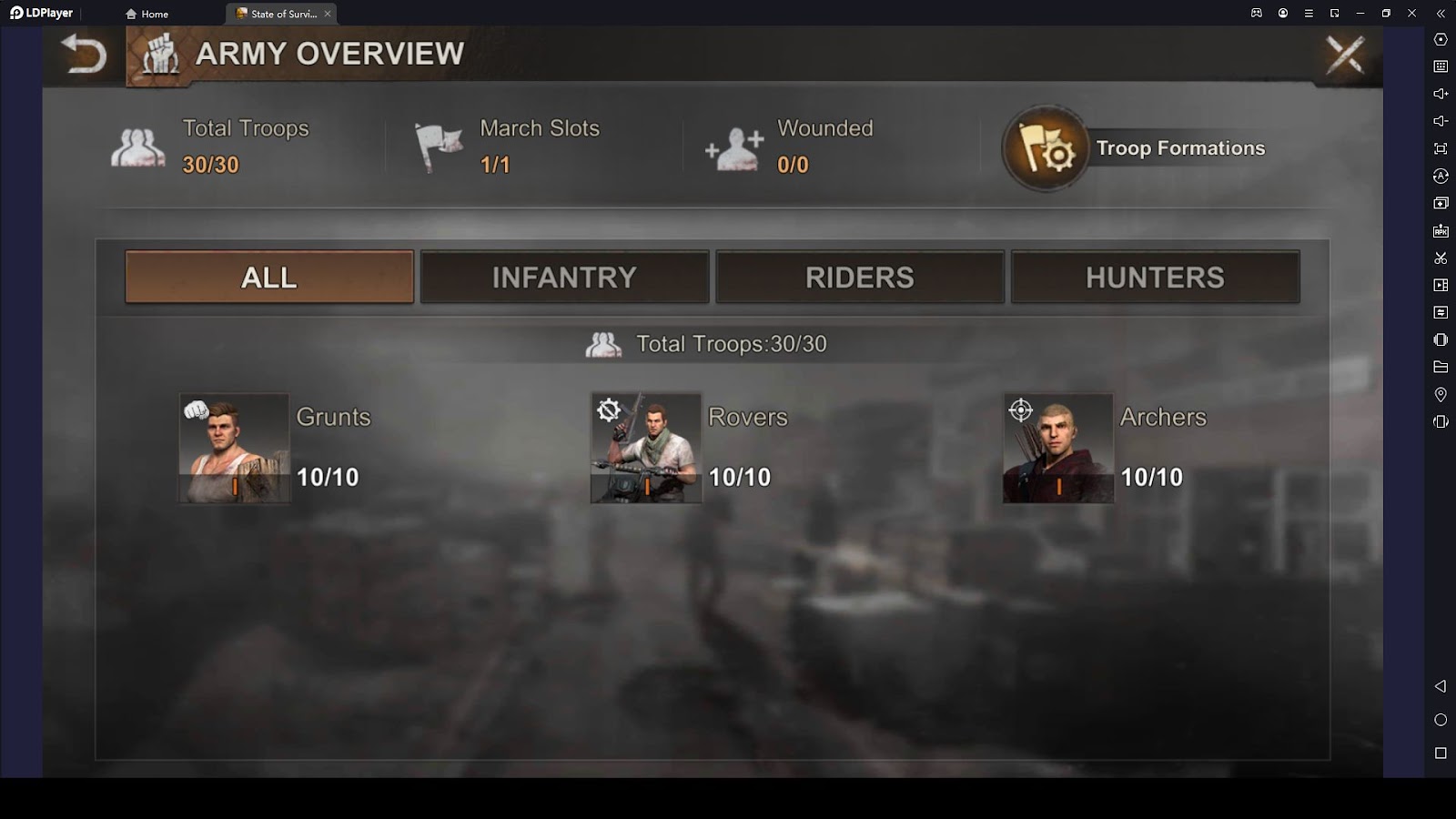Show the ALL troops tab
The width and height of the screenshot is (1456, 819).
tap(269, 278)
